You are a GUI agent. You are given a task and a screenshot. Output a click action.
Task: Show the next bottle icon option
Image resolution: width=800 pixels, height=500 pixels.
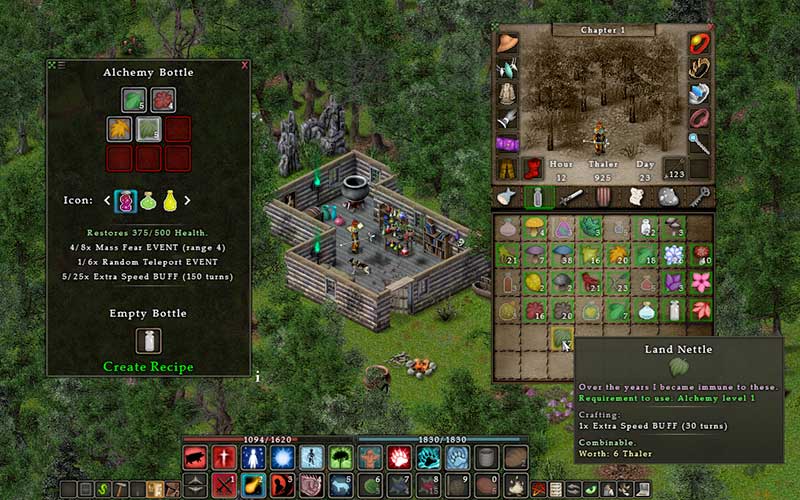point(187,200)
